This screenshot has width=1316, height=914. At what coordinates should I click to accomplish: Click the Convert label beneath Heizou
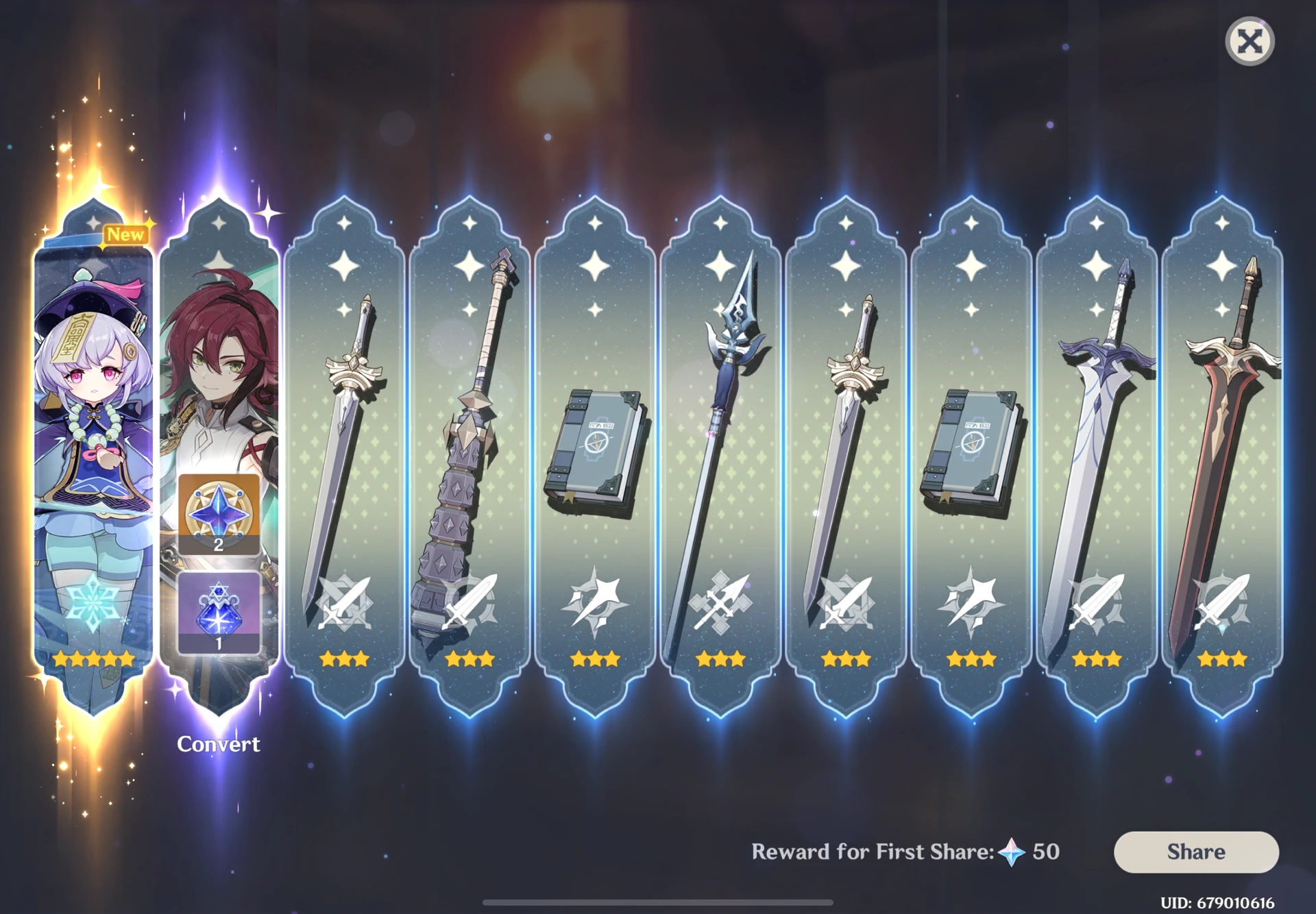(x=219, y=744)
